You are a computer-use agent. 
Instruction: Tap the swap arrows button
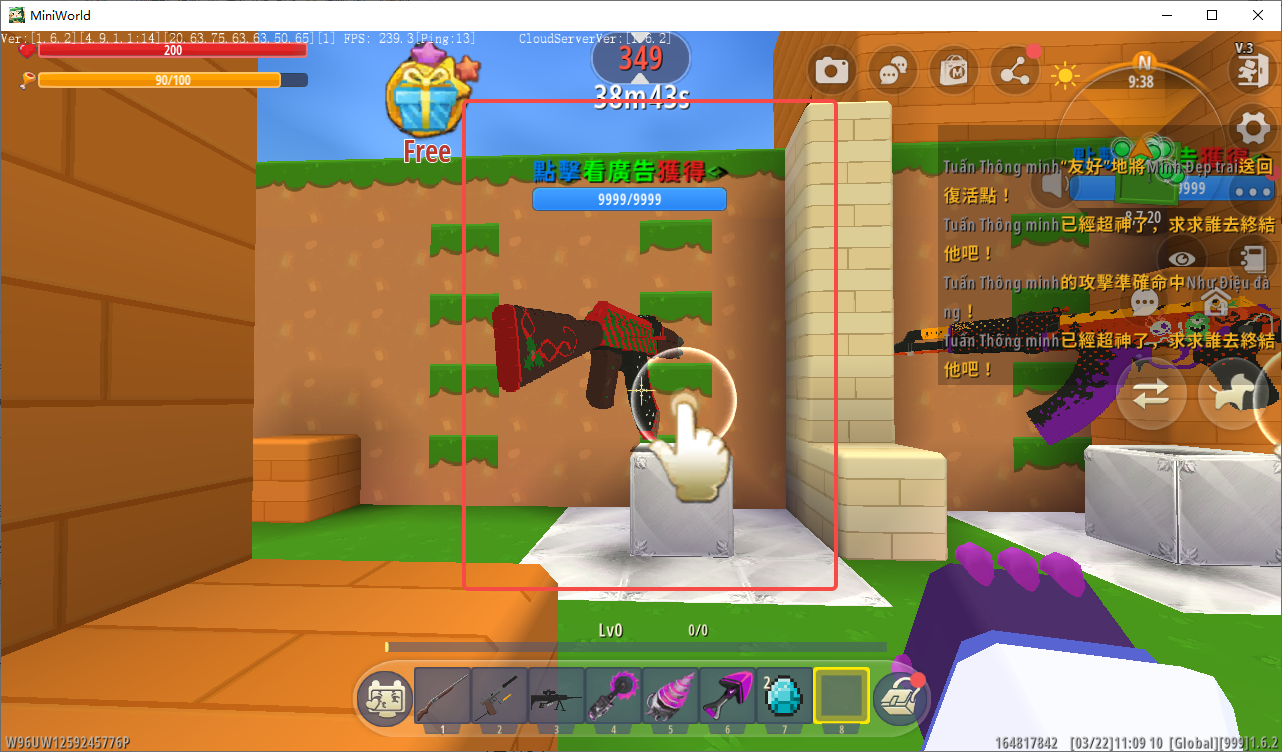(x=1151, y=394)
